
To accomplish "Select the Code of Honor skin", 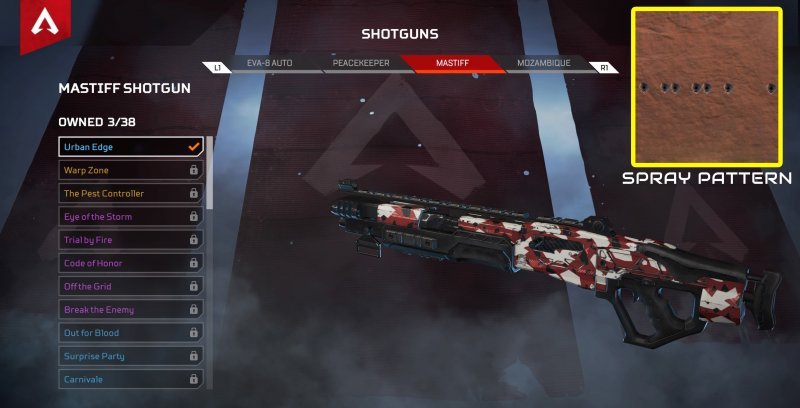I will (x=131, y=263).
